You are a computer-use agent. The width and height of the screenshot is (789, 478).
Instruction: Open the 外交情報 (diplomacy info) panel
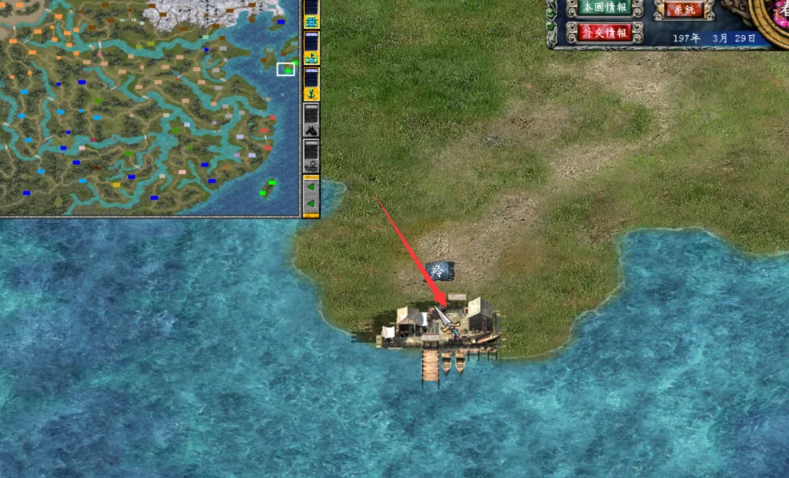(603, 32)
